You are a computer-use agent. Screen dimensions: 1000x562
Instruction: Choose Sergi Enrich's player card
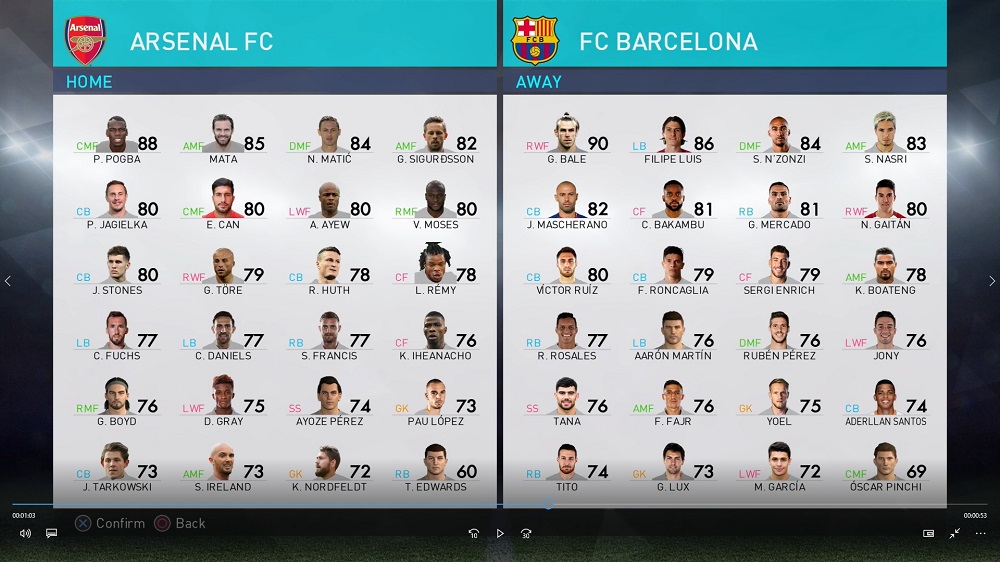point(779,270)
